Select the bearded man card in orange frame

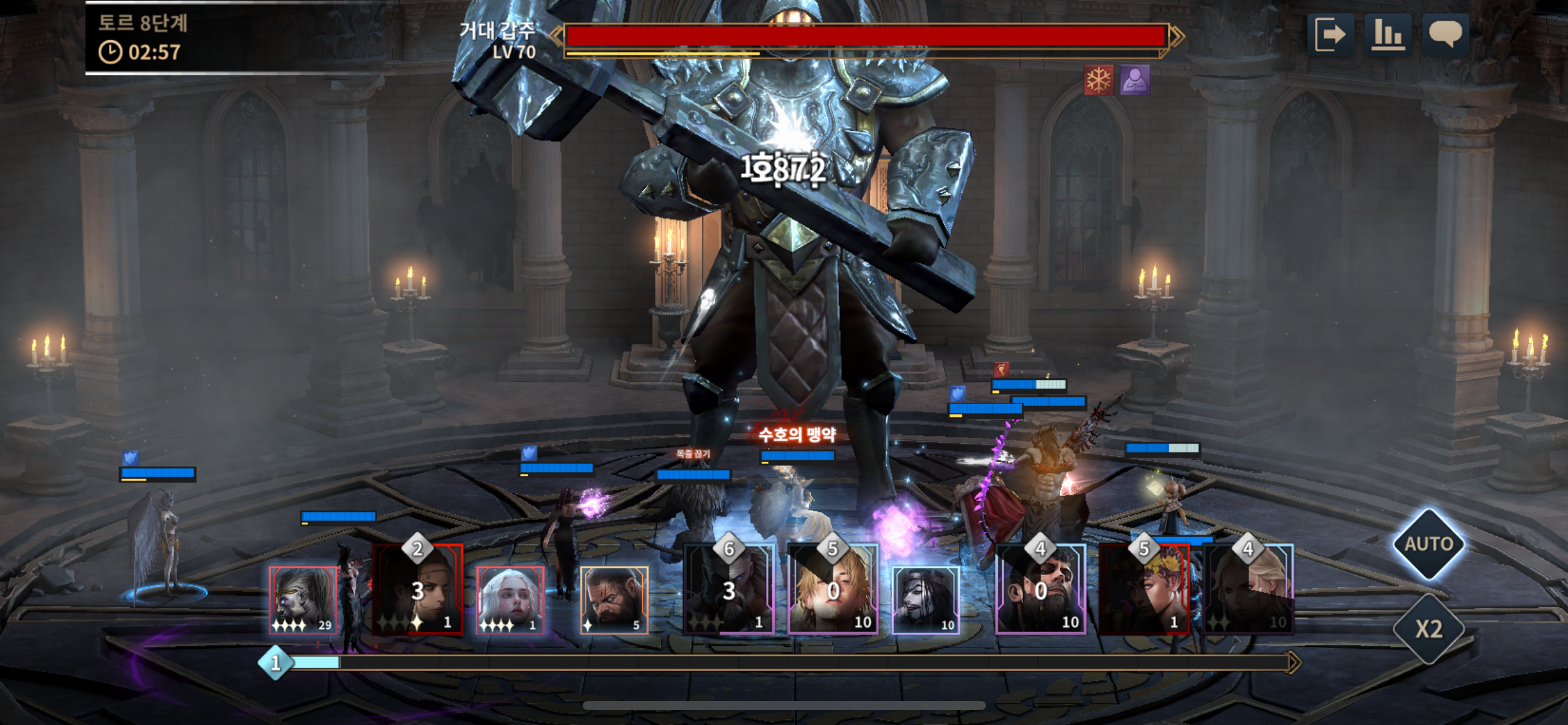(614, 600)
